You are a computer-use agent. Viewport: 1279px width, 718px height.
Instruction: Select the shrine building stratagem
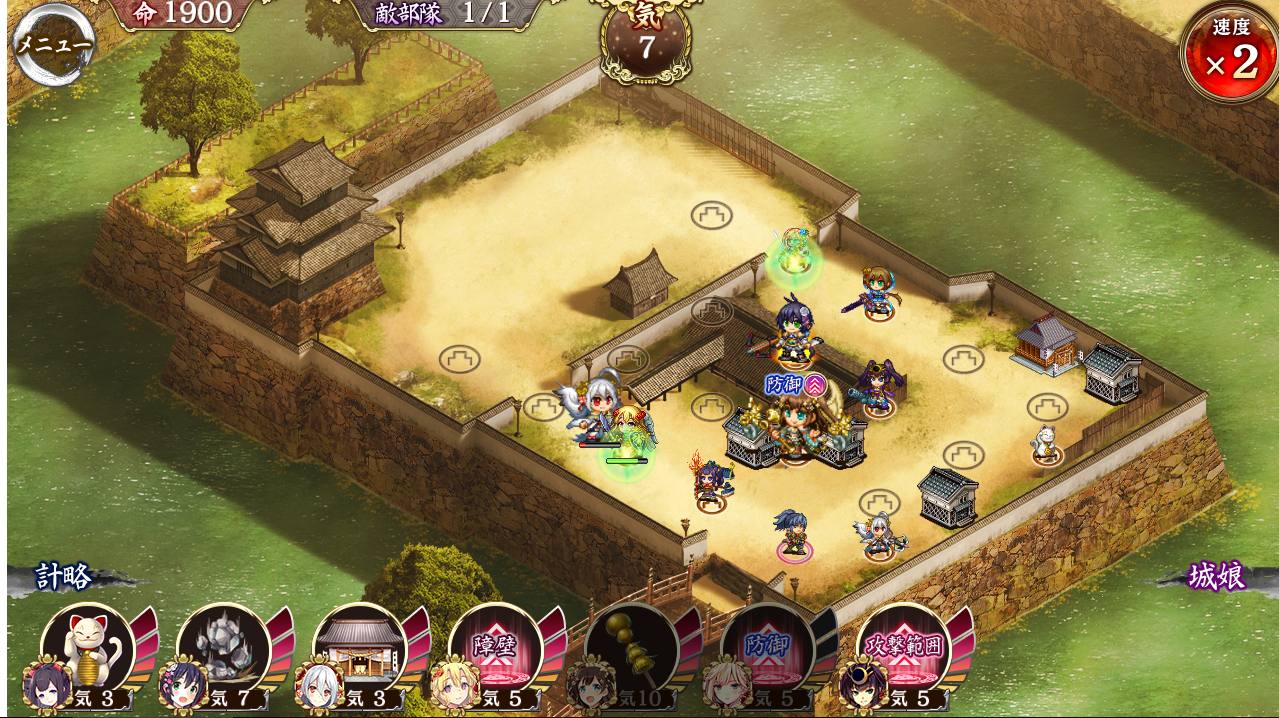360,650
